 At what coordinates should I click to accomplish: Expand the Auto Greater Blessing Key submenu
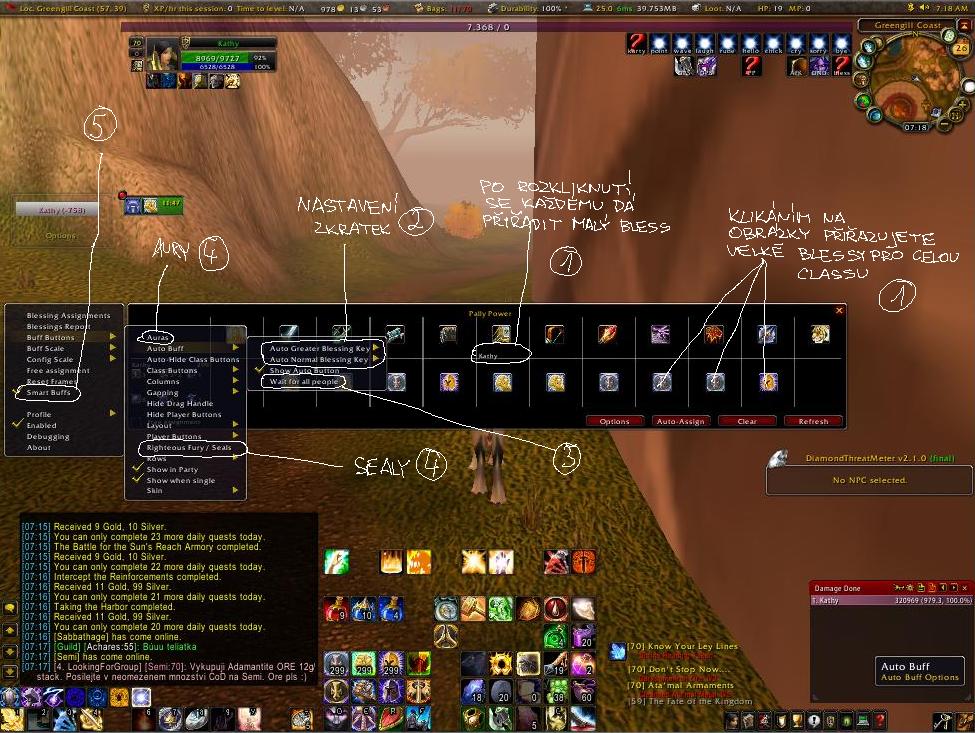point(319,348)
